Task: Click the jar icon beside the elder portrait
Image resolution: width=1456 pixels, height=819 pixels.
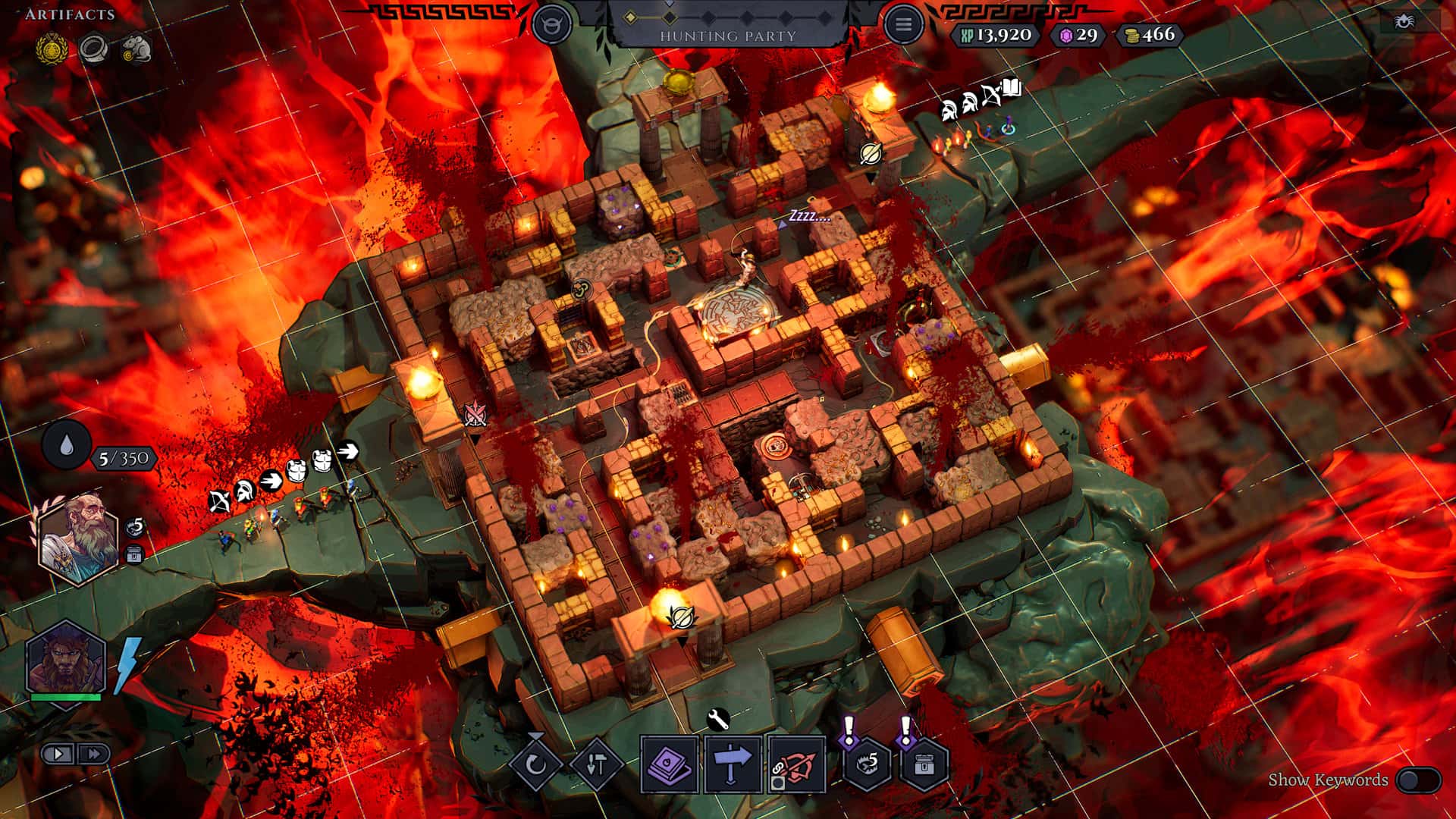Action: click(135, 554)
